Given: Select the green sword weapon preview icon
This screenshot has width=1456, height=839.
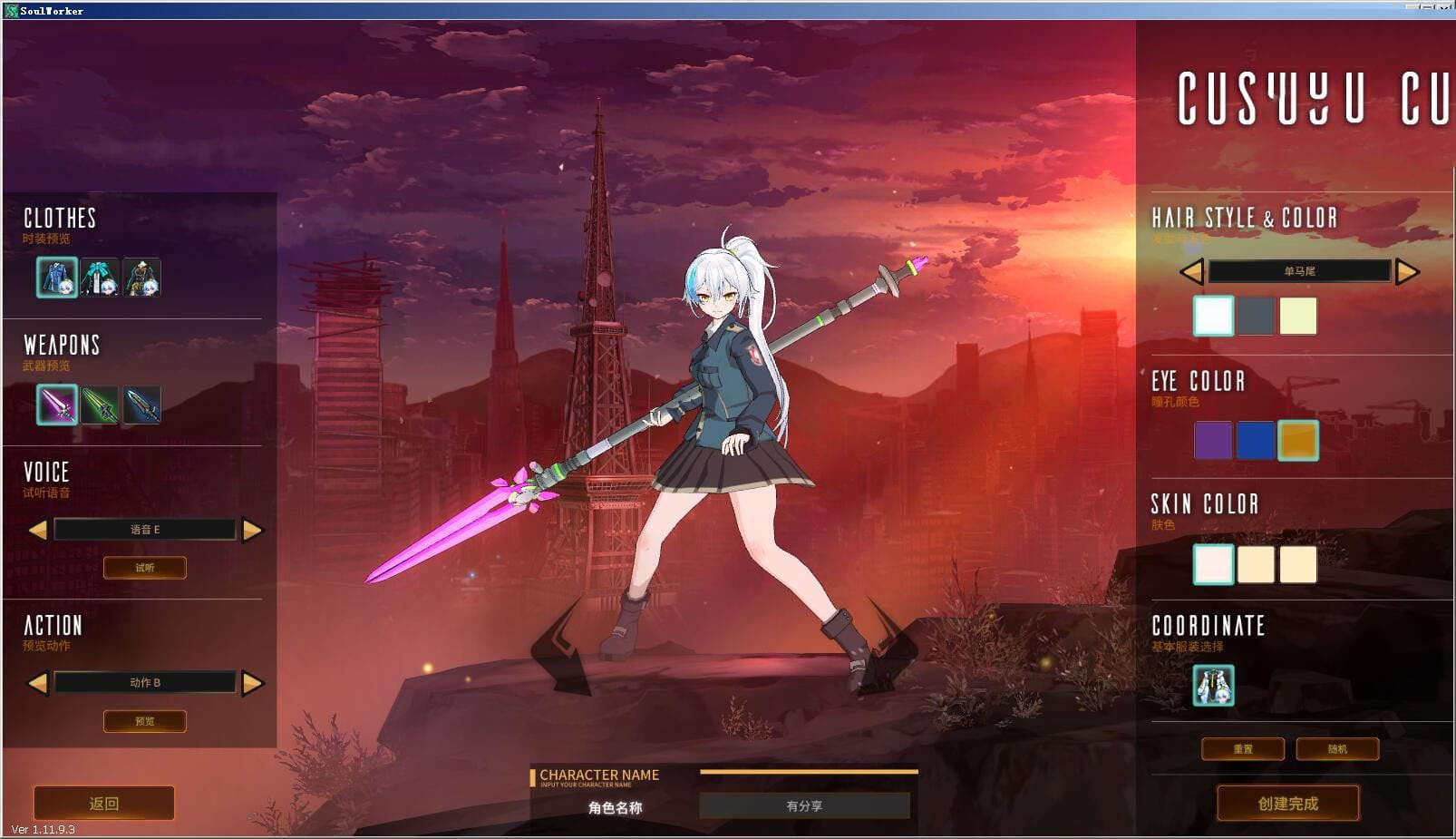Looking at the screenshot, I should [101, 405].
